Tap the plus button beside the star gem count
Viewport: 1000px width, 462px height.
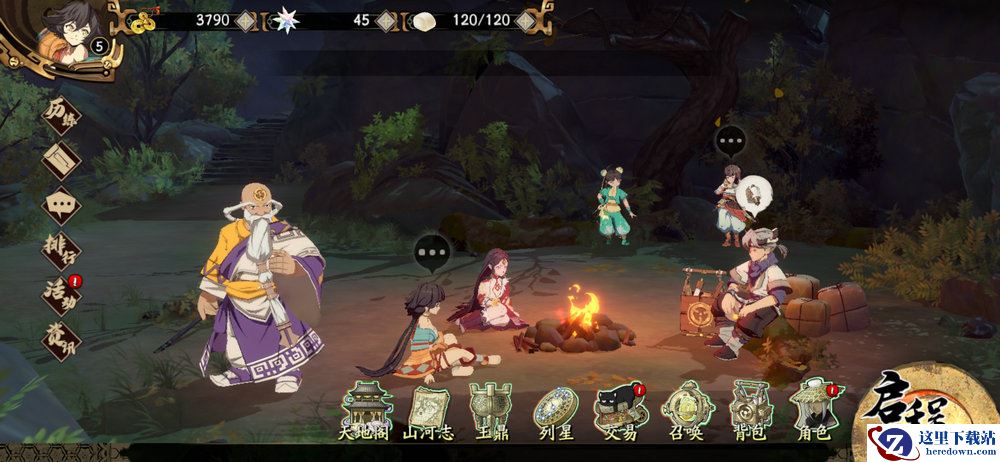click(x=387, y=19)
